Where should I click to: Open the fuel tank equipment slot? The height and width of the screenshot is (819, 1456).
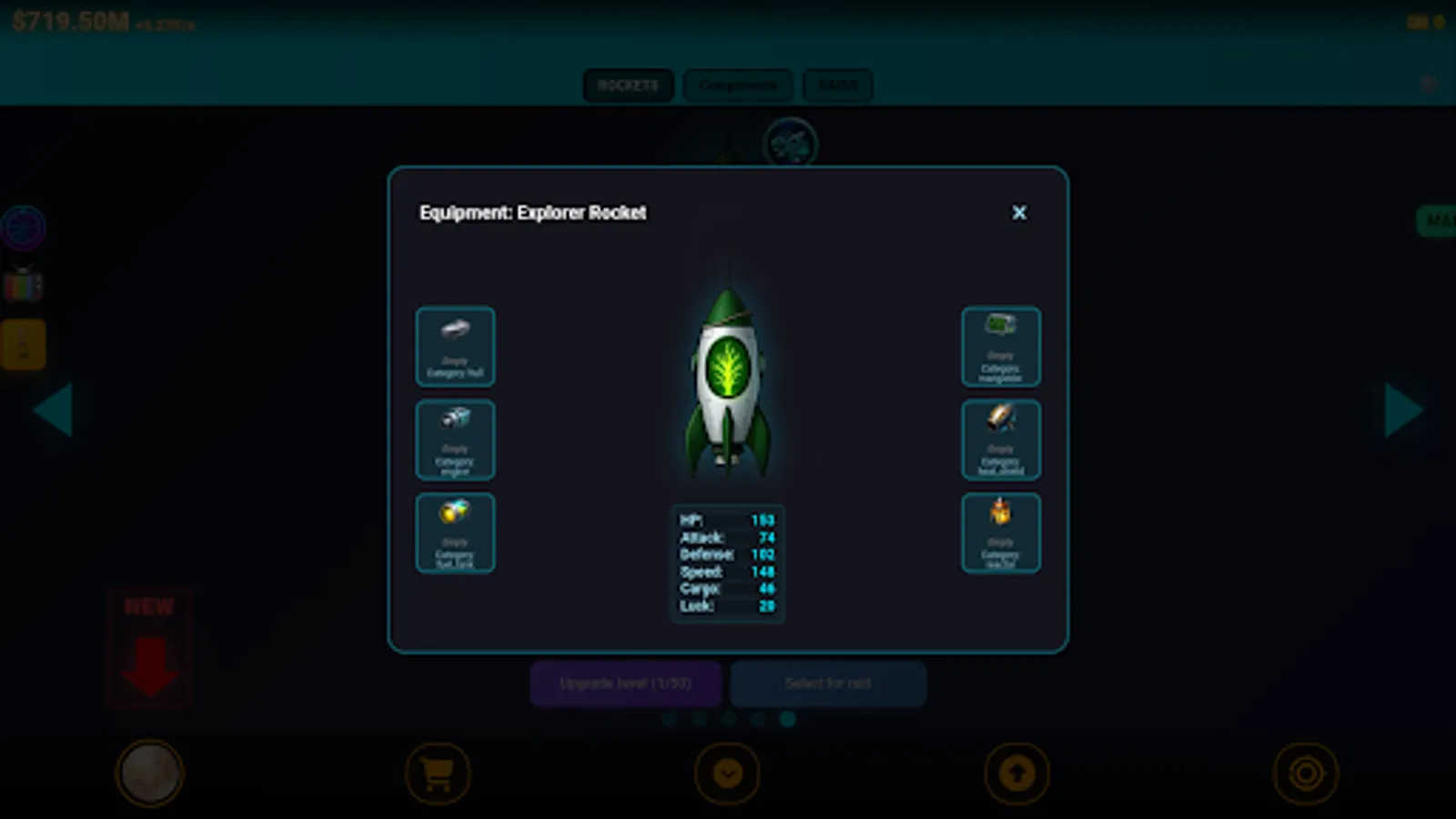pyautogui.click(x=455, y=532)
